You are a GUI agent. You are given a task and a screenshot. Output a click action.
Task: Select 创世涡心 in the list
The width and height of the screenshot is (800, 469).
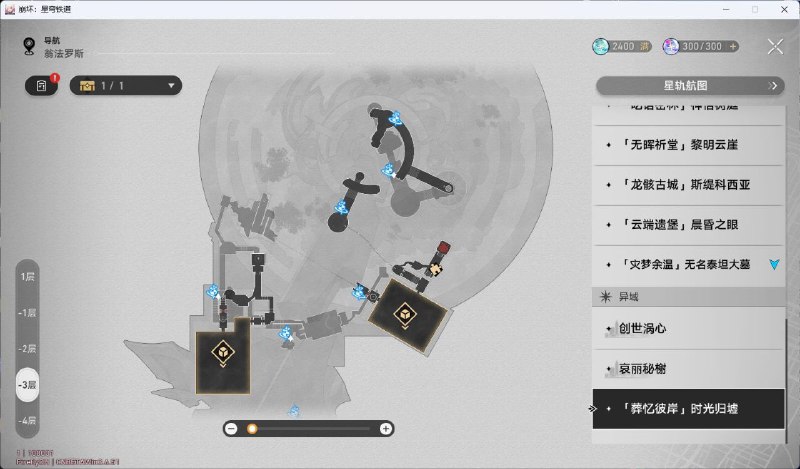click(x=687, y=328)
